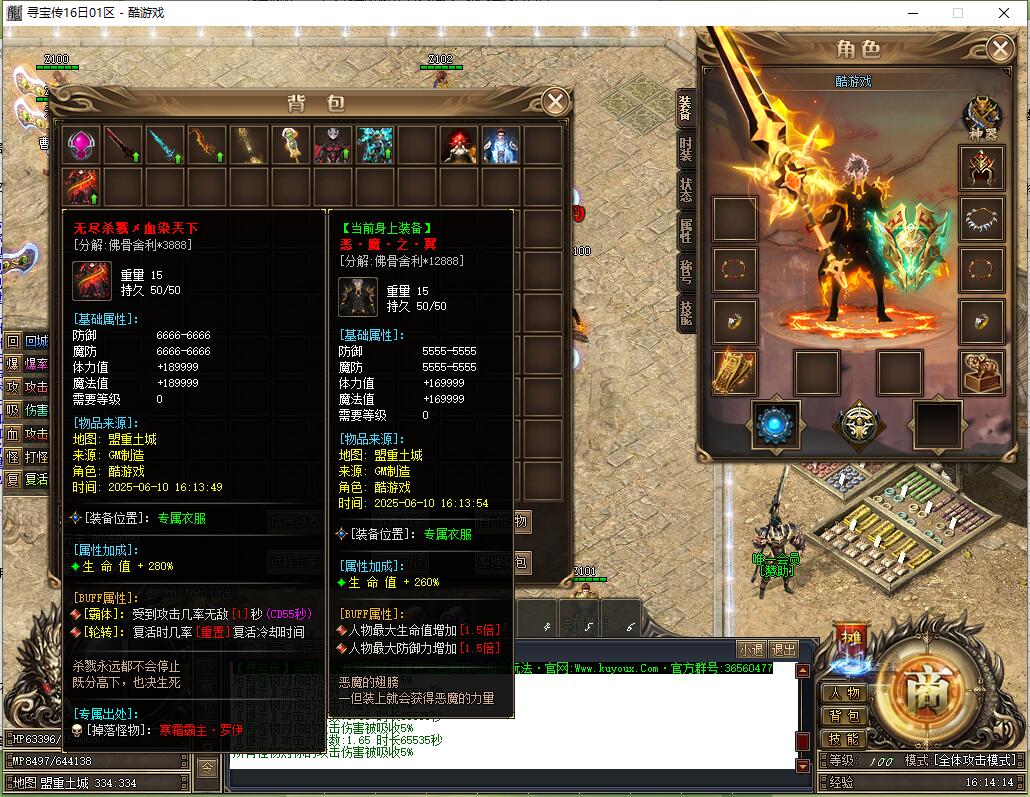
Task: Close the character panel
Action: click(999, 48)
